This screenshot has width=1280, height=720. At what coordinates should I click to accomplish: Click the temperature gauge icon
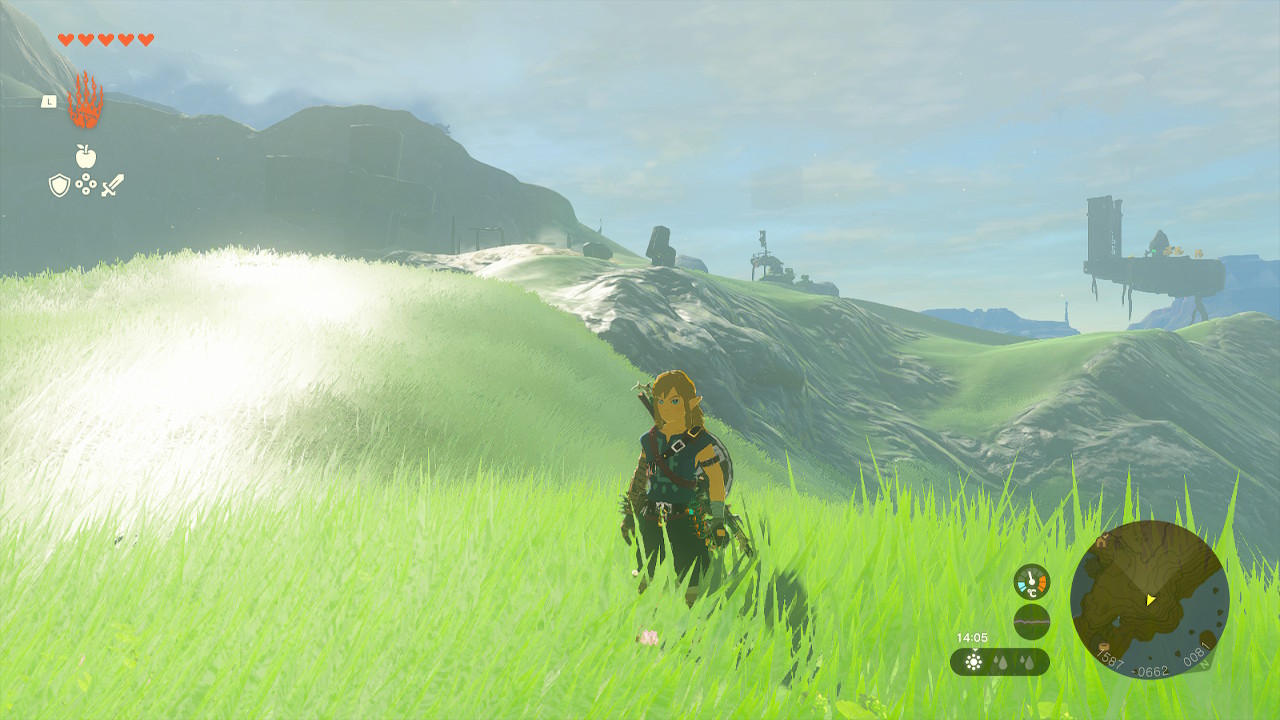(x=1031, y=582)
